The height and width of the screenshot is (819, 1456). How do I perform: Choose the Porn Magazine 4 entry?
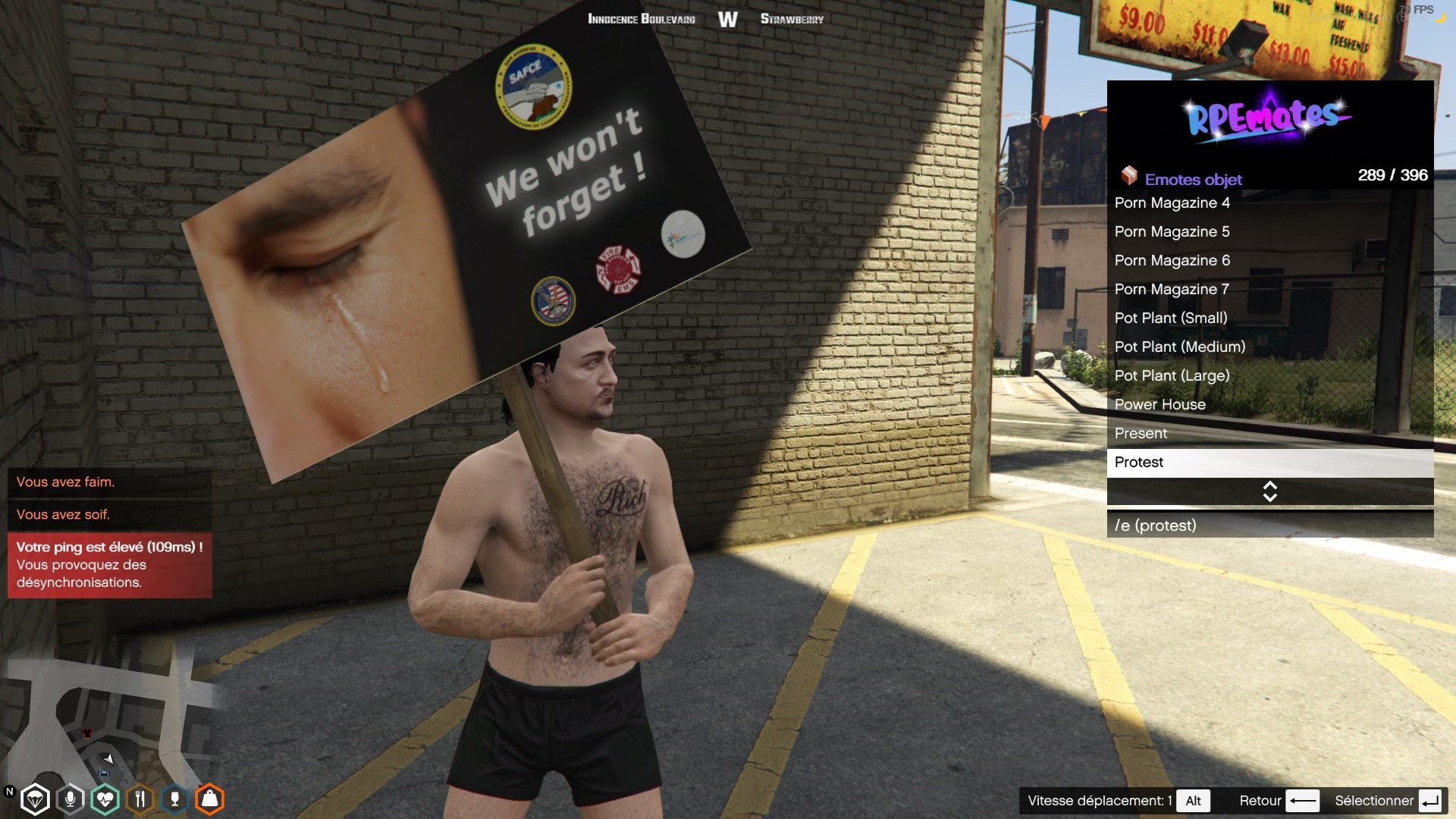1269,203
